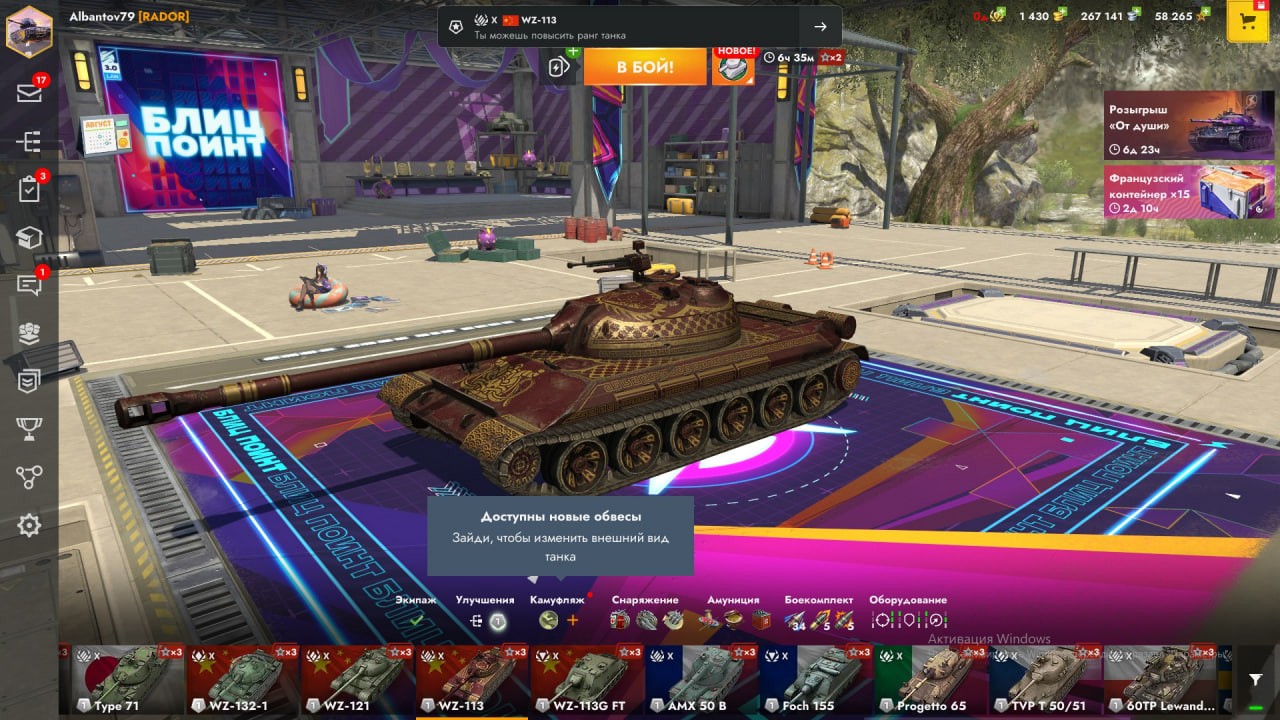Screen dimensions: 1280x720
Task: Open the Французский контейнер x15 offer
Action: [1189, 191]
